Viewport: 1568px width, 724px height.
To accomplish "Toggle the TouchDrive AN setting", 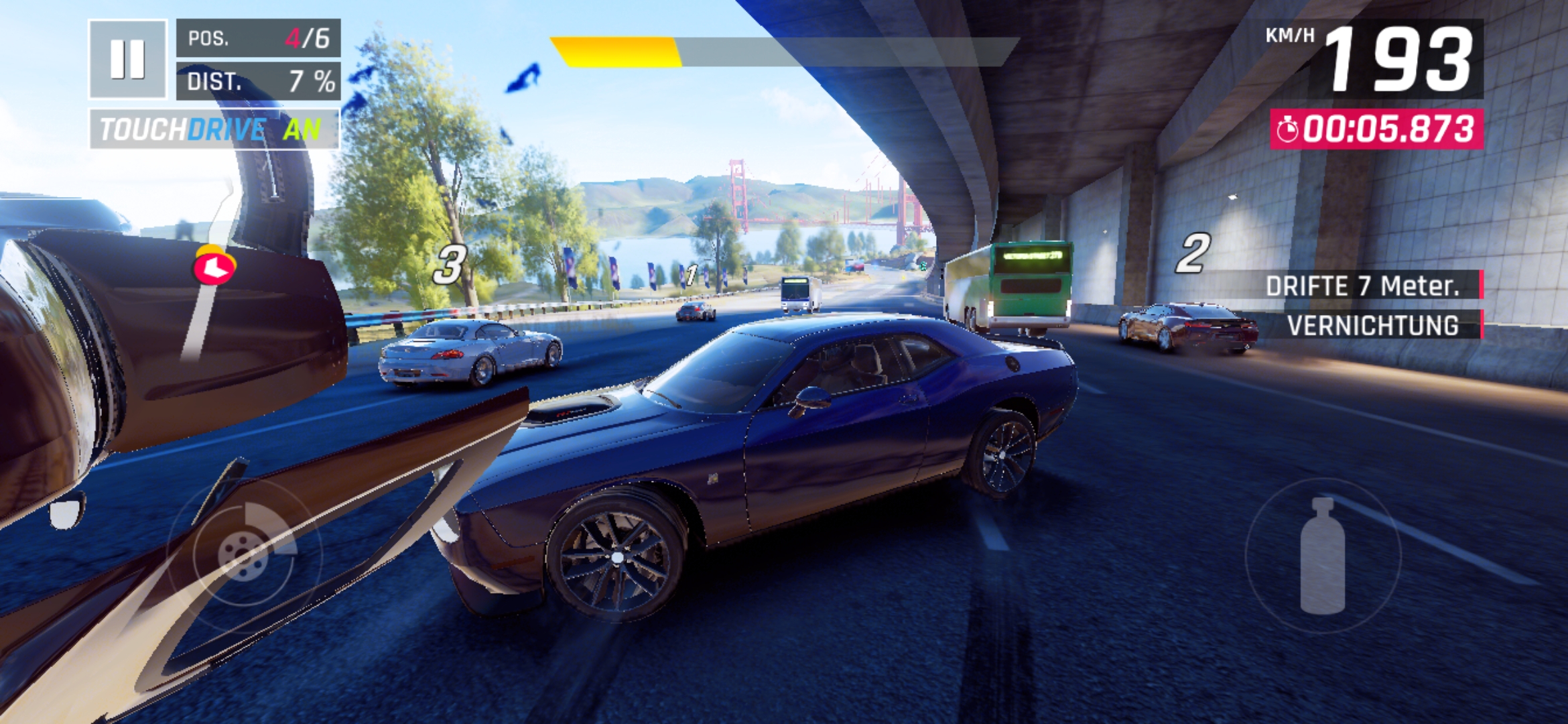I will [x=214, y=129].
